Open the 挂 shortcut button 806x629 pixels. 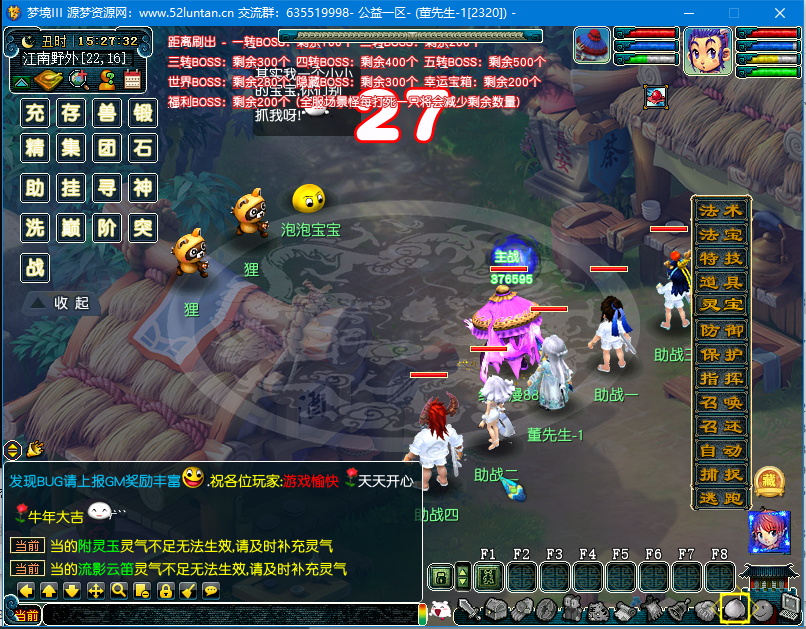pyautogui.click(x=71, y=188)
